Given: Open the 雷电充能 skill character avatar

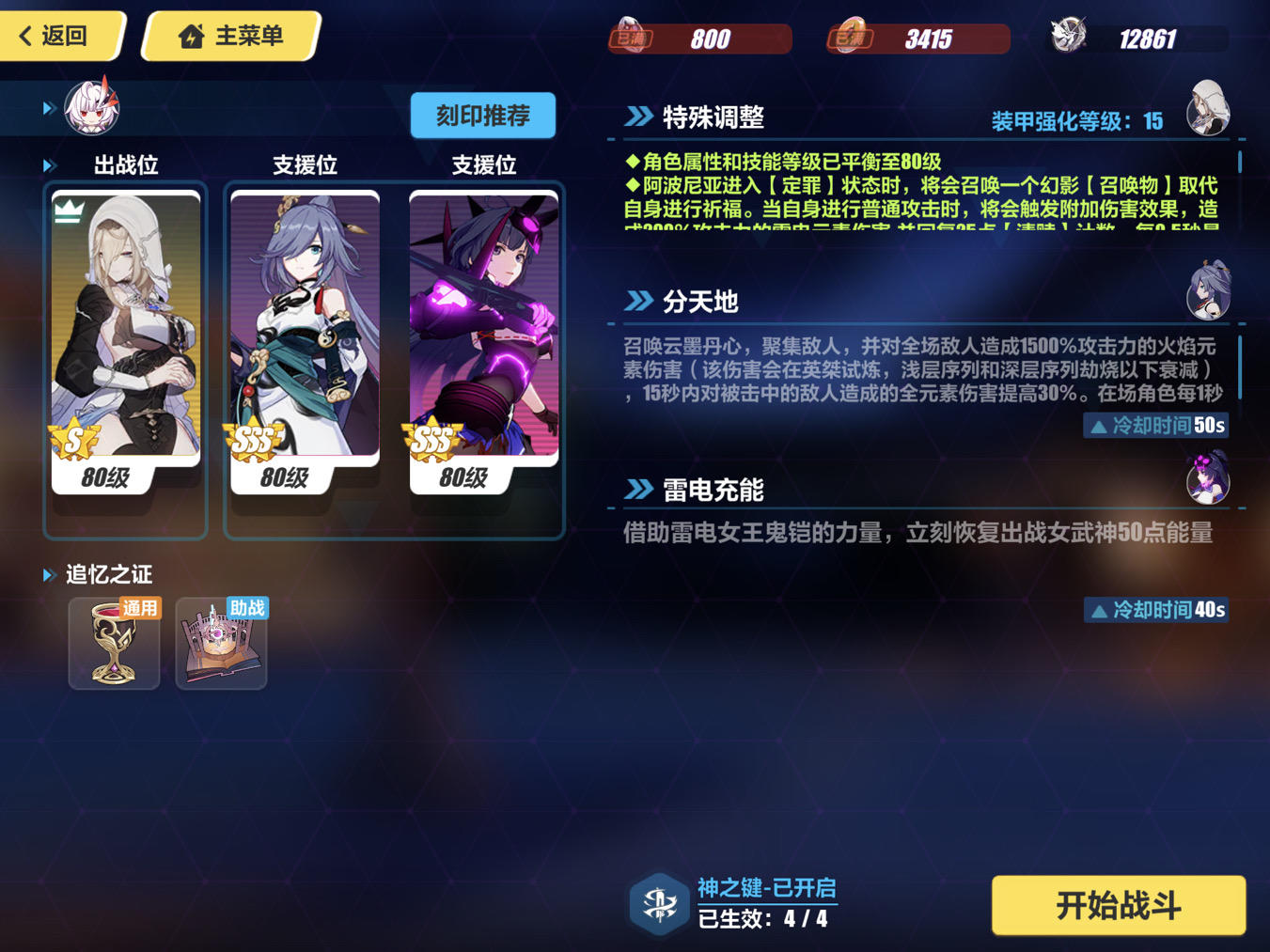Looking at the screenshot, I should click(x=1209, y=481).
